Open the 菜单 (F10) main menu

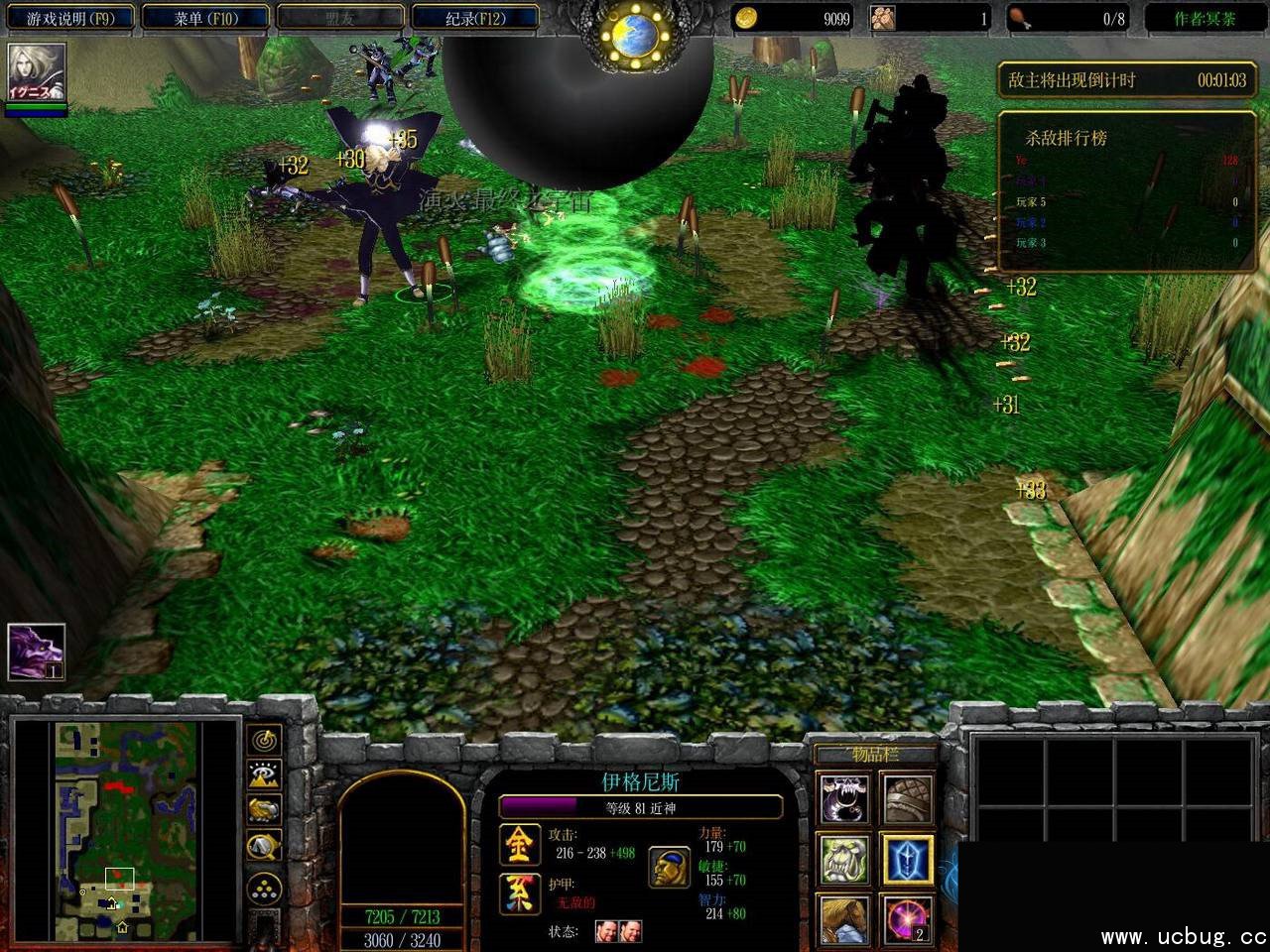(x=205, y=18)
